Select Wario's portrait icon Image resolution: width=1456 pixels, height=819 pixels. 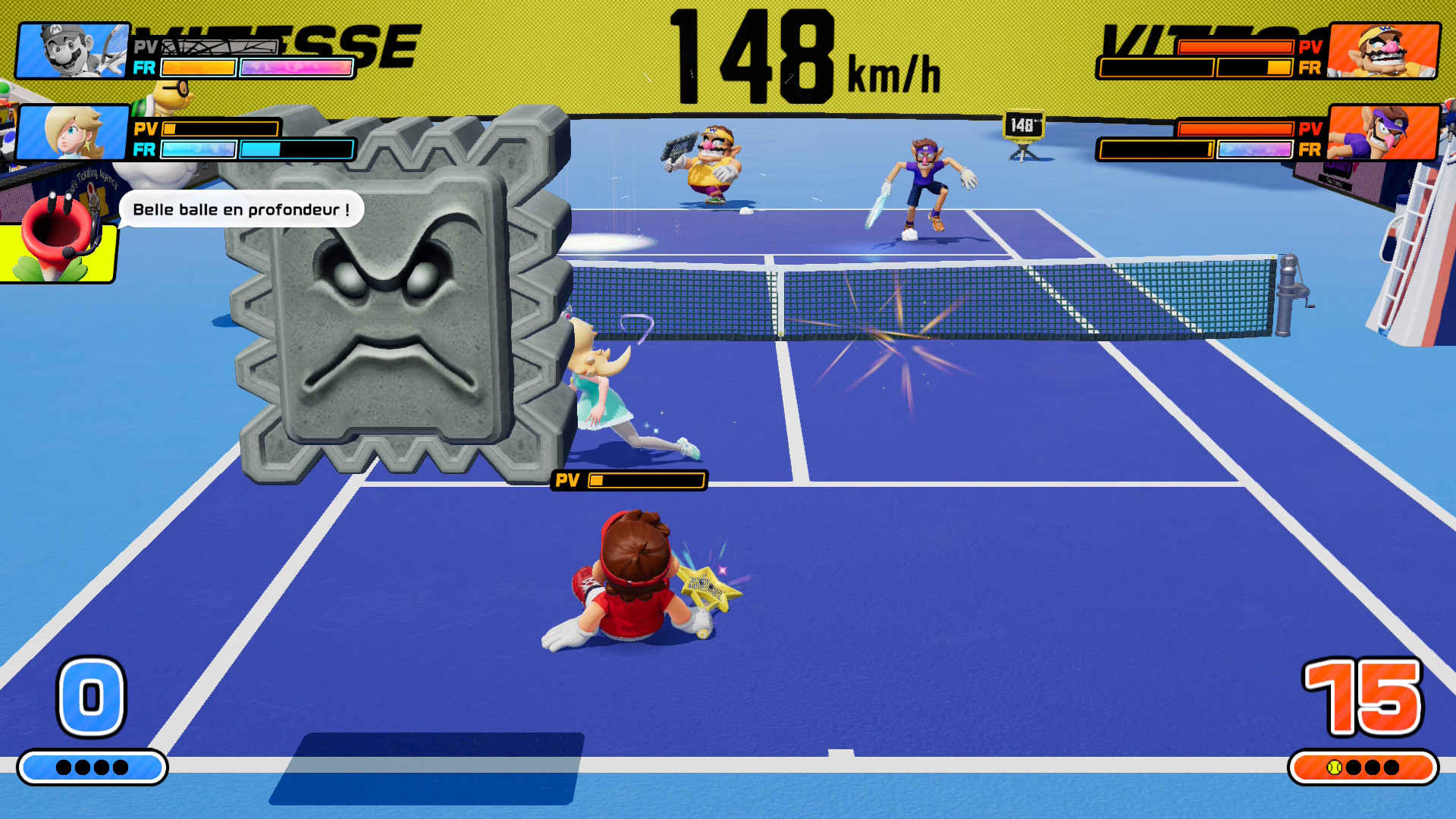[1383, 50]
